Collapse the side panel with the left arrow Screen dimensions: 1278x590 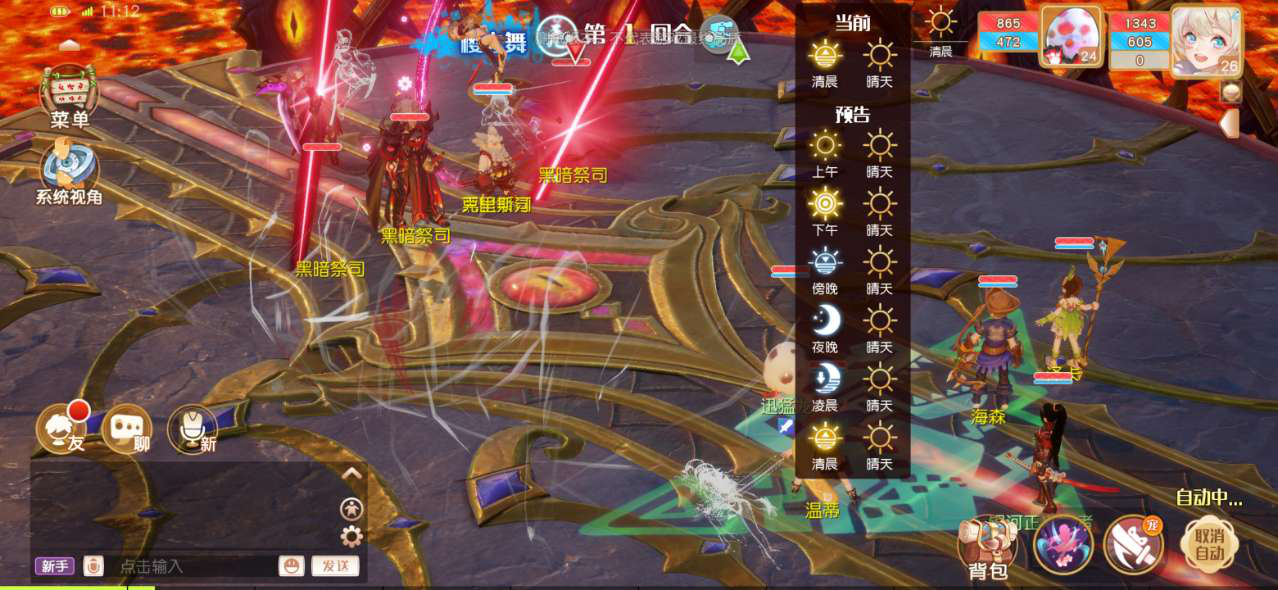[x=1230, y=123]
